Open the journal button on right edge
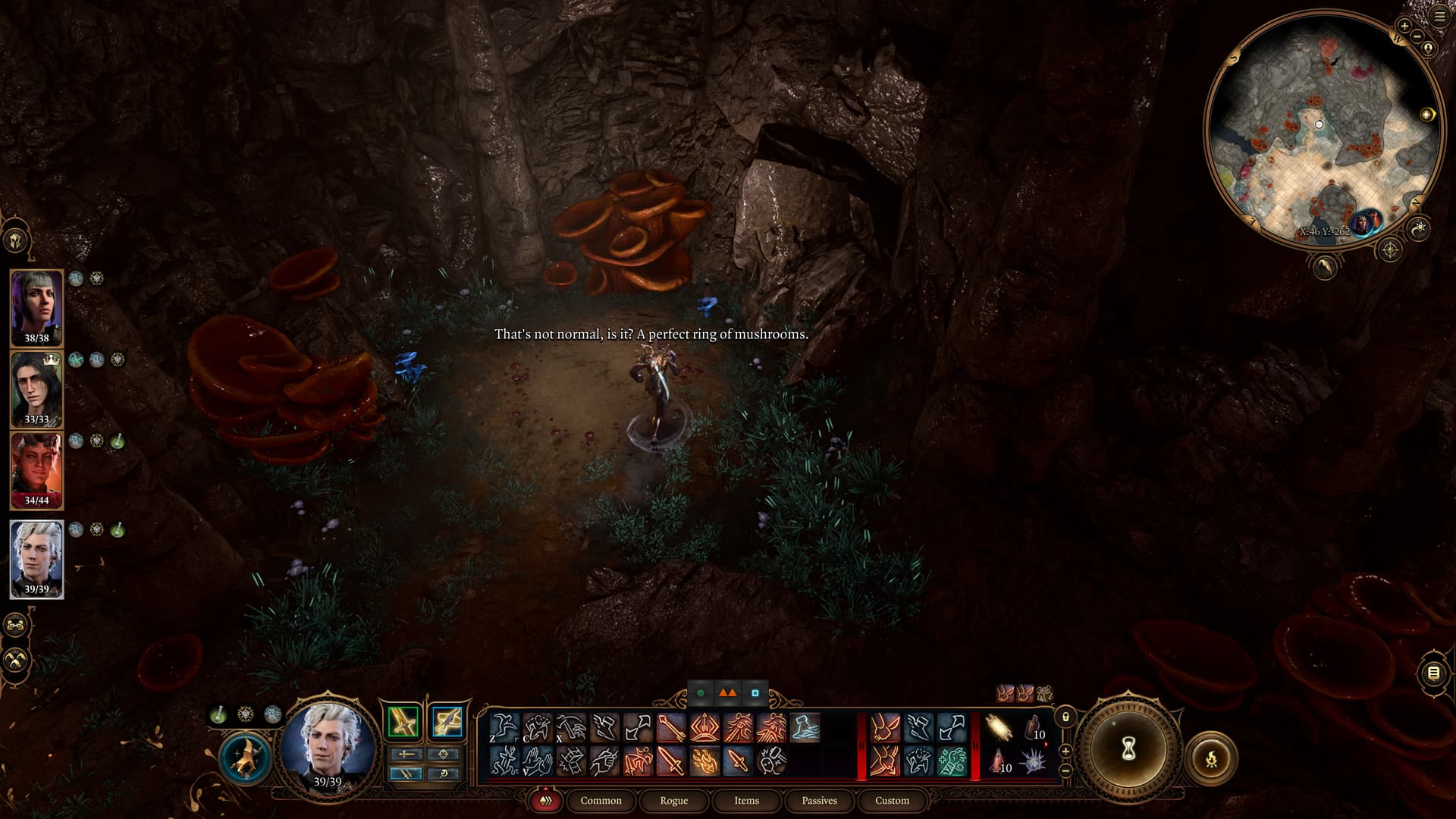This screenshot has height=819, width=1456. pos(1433,673)
